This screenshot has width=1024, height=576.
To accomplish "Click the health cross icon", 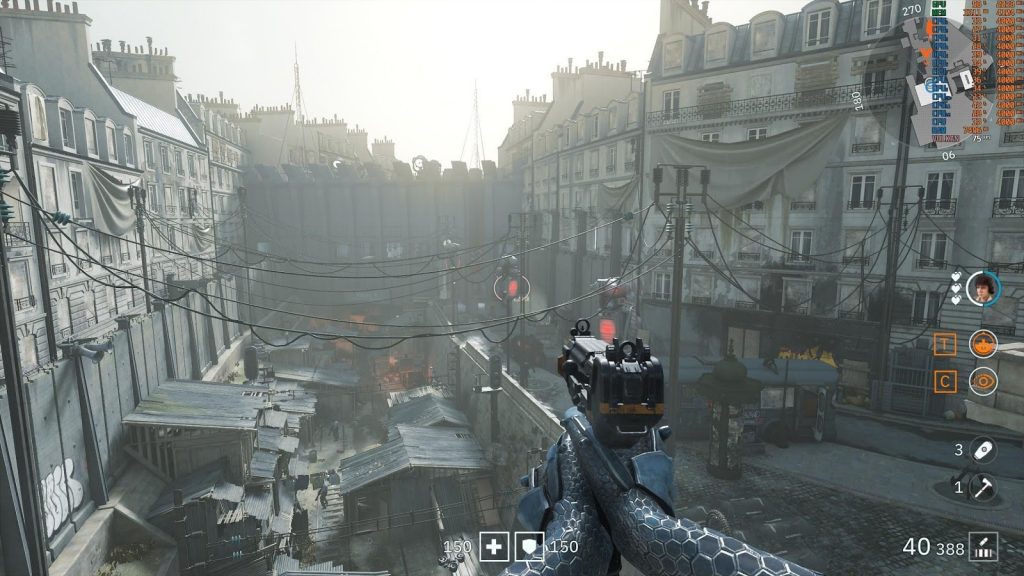I will 494,546.
